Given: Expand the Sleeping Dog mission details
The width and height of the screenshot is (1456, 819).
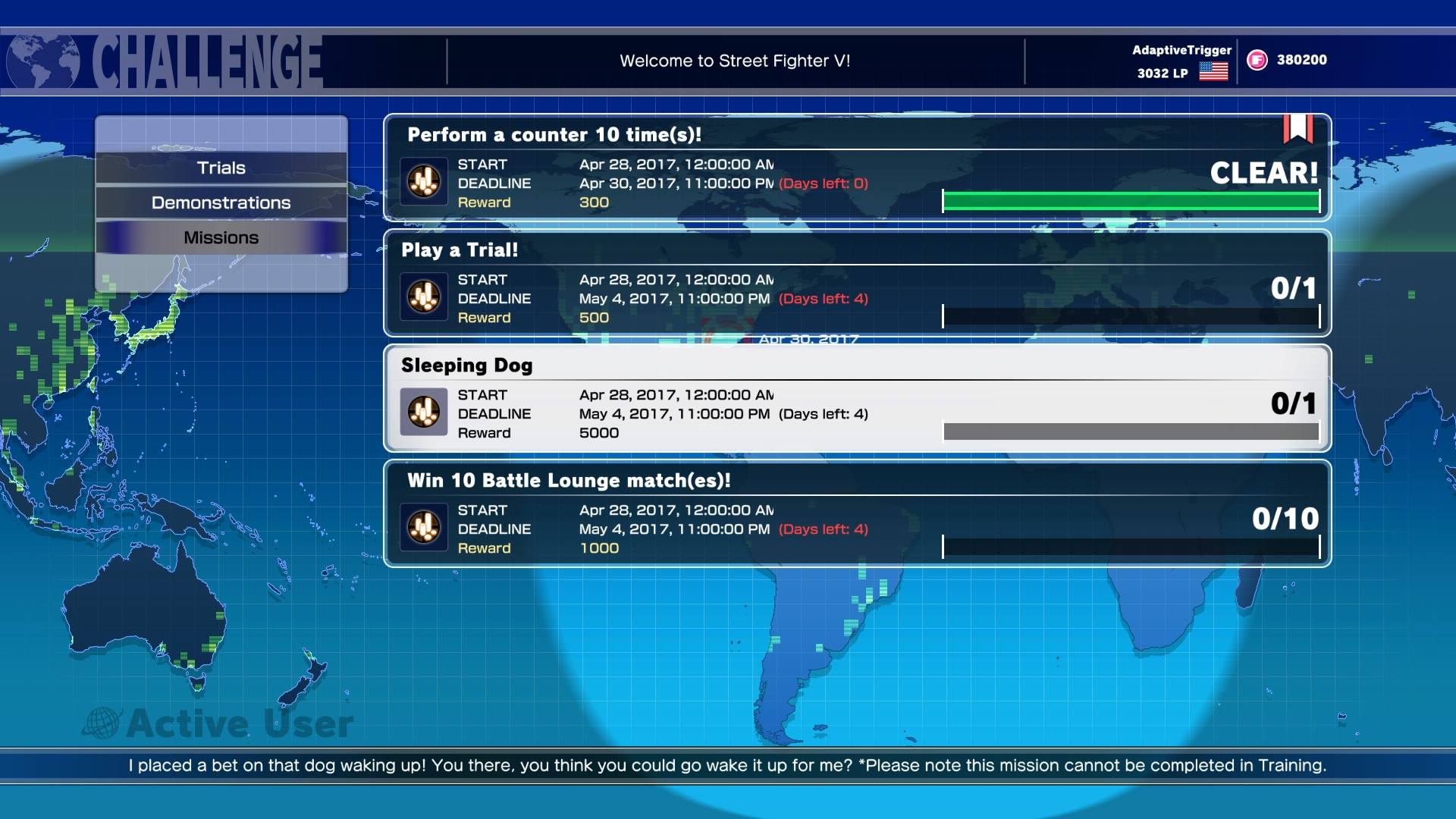Looking at the screenshot, I should click(x=855, y=400).
